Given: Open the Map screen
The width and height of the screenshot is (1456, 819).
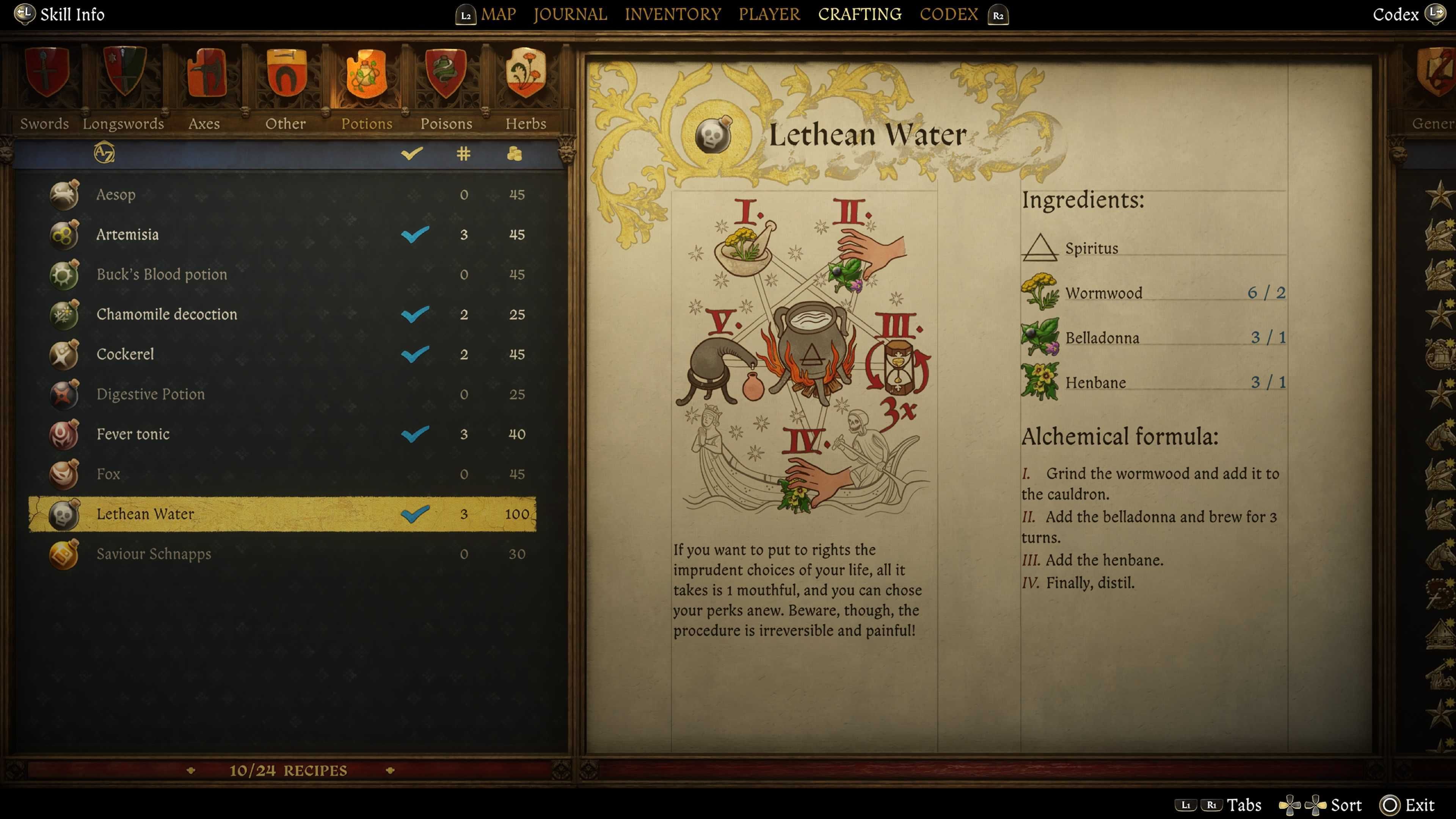Looking at the screenshot, I should 498,14.
